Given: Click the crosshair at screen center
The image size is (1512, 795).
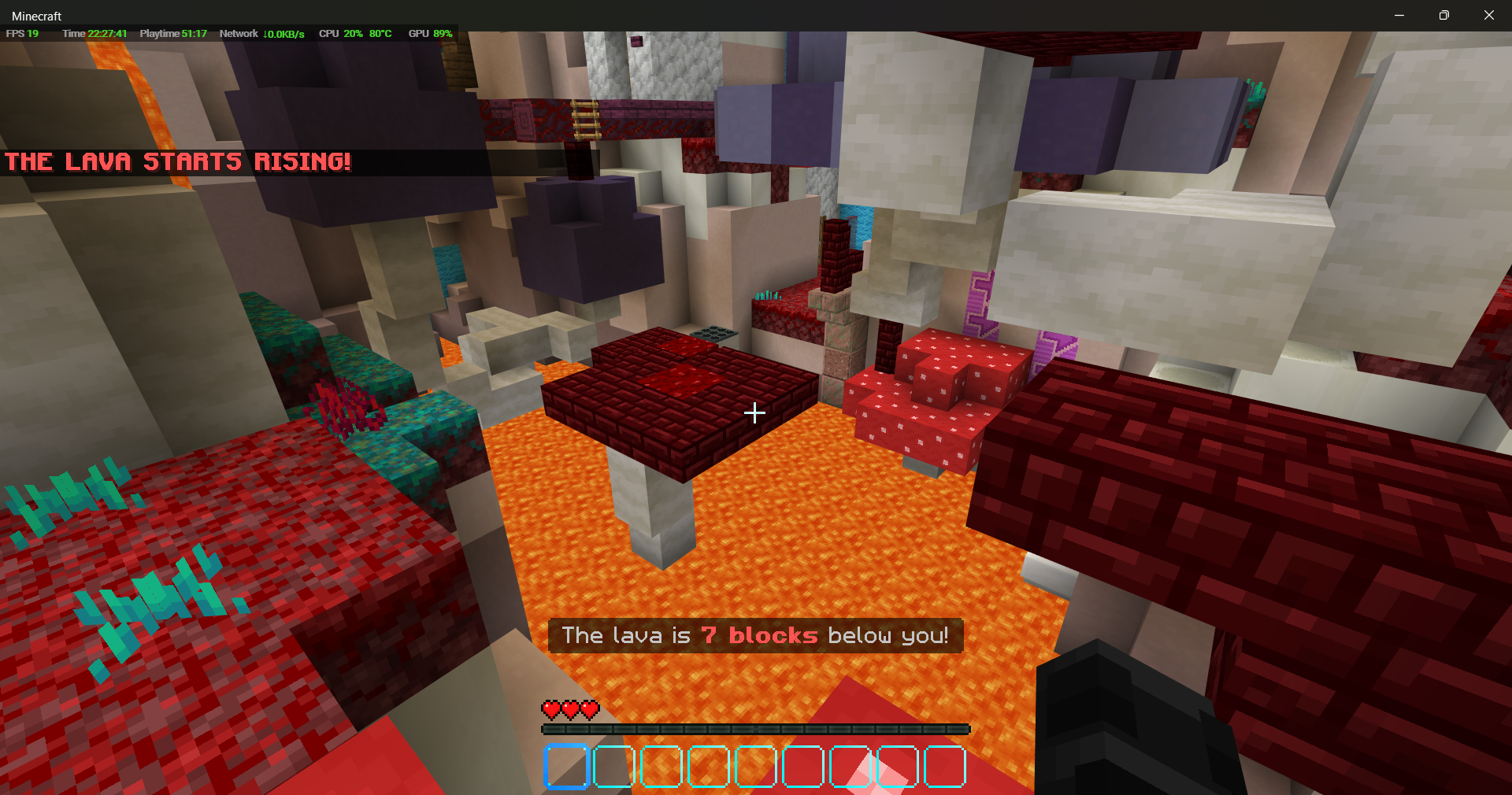Looking at the screenshot, I should point(754,413).
